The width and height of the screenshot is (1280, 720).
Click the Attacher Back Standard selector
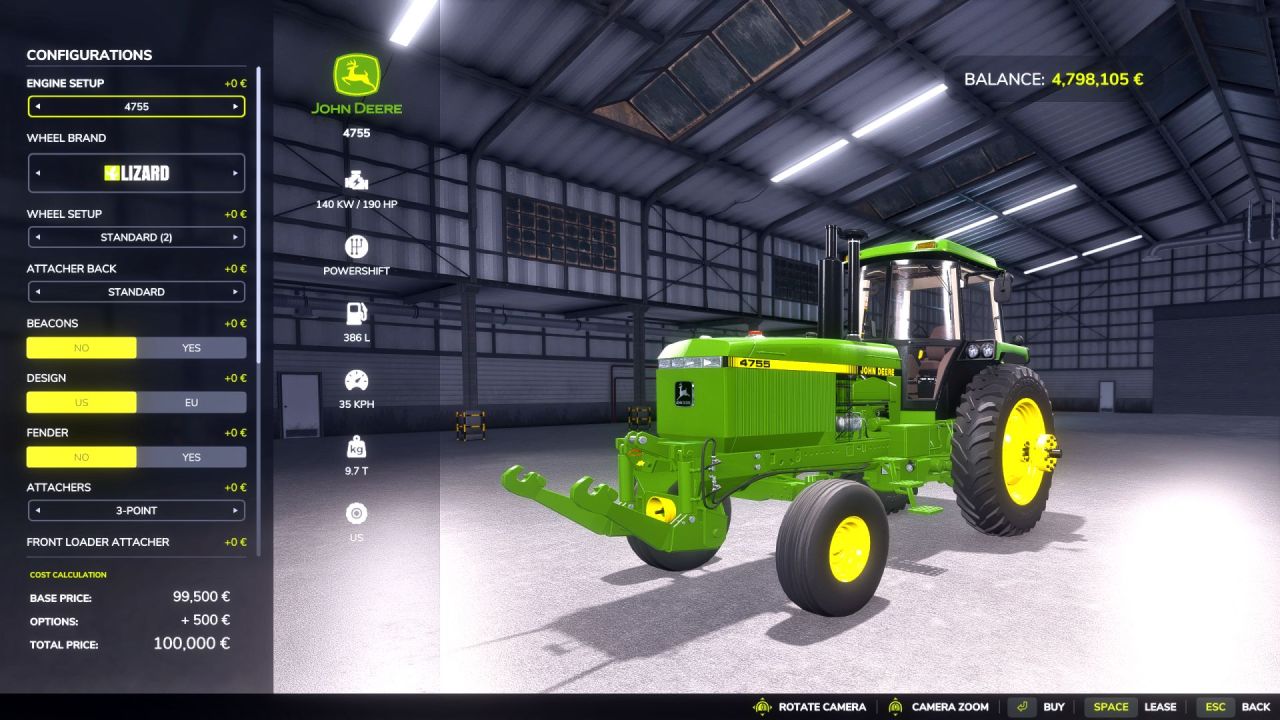[136, 291]
